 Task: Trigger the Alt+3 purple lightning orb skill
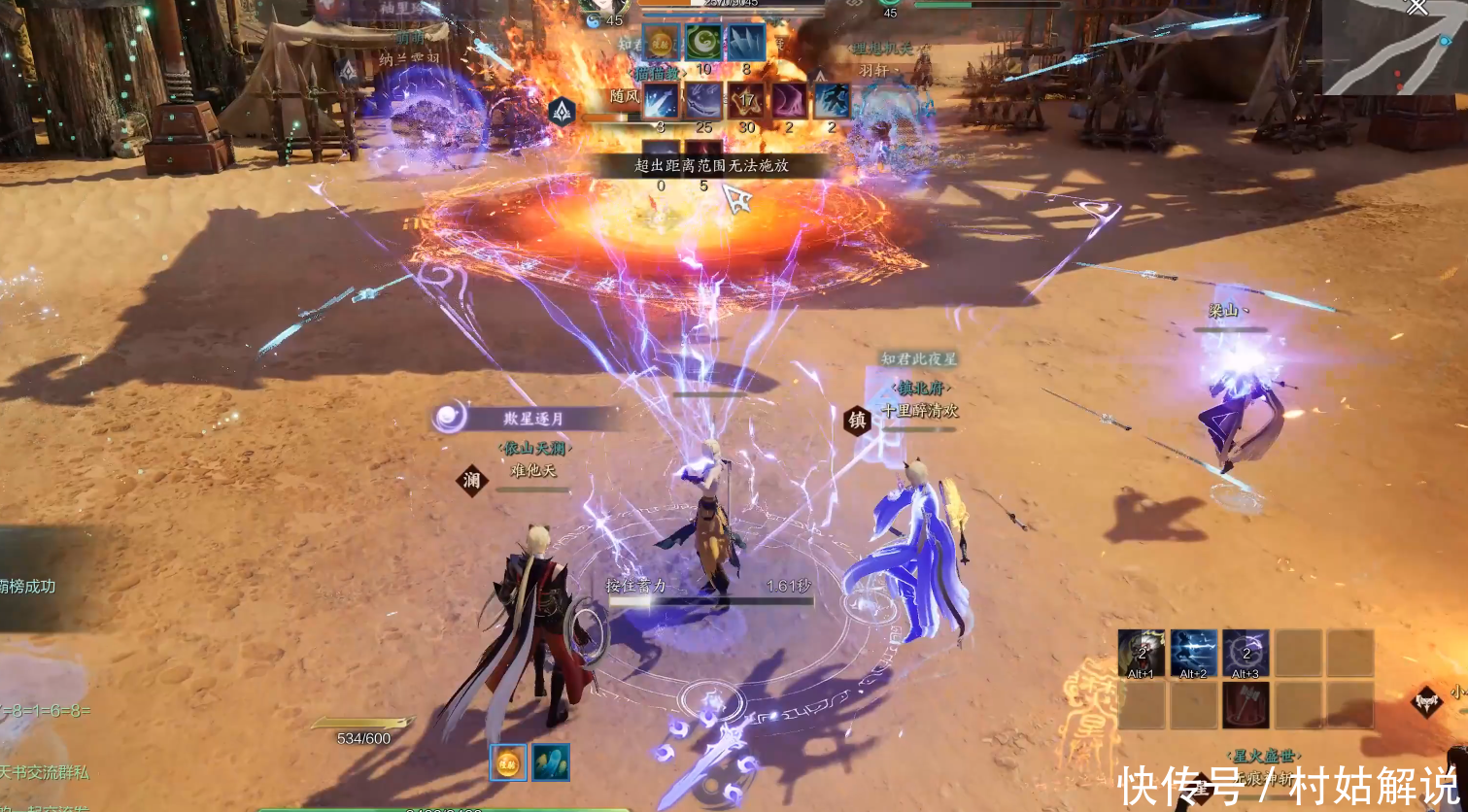tap(1246, 653)
